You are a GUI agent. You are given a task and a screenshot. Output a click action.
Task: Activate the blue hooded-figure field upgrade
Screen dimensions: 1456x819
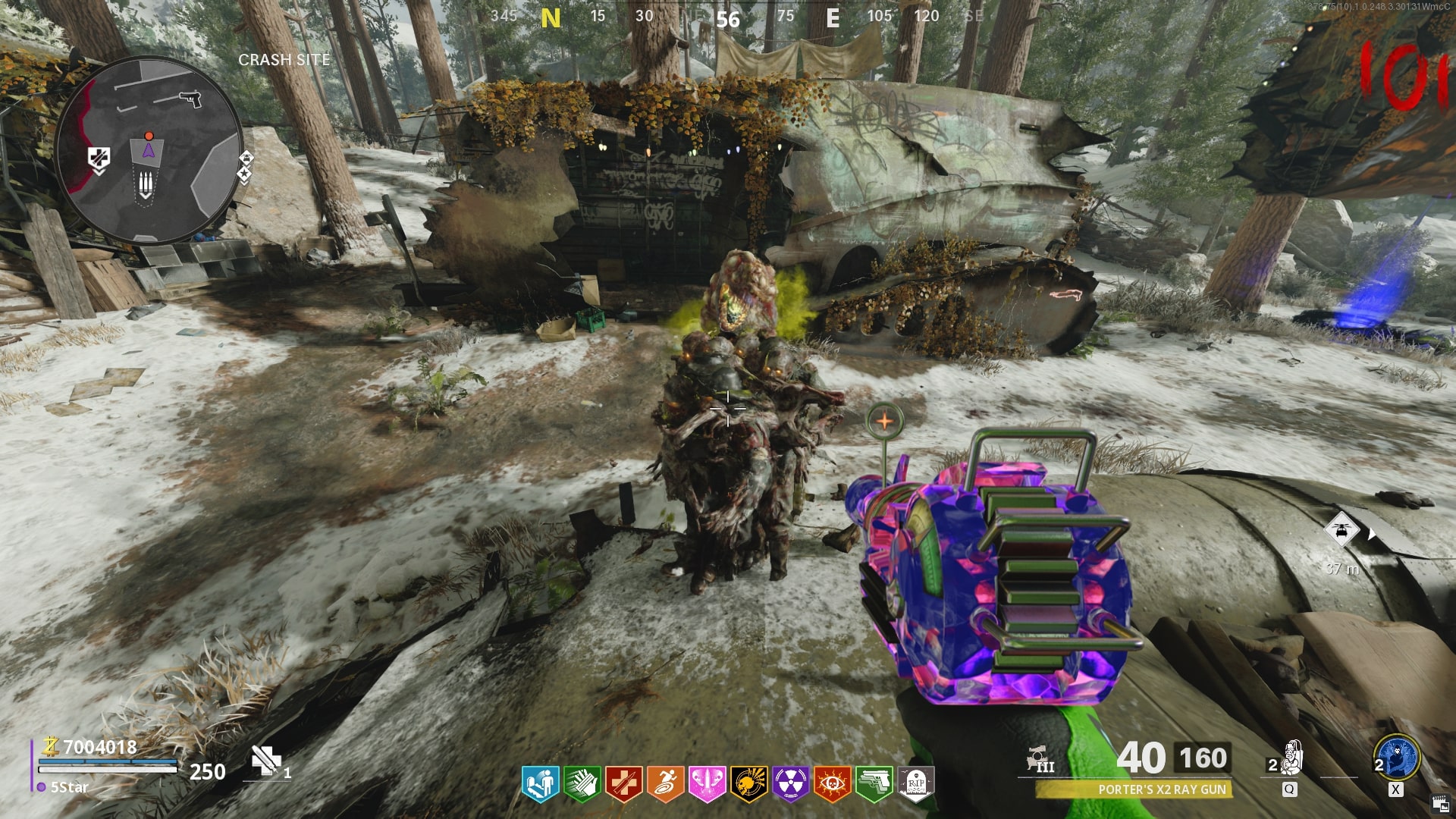[1397, 758]
